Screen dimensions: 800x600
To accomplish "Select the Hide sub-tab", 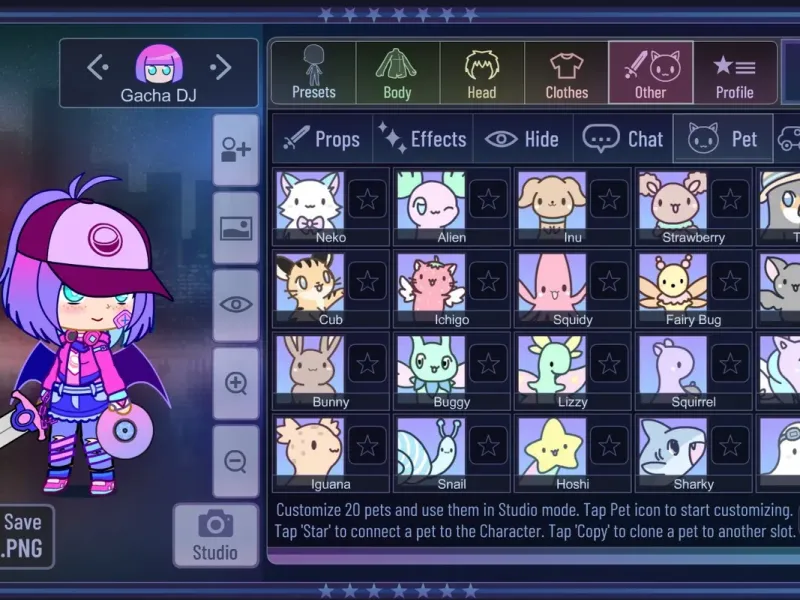I will (521, 139).
